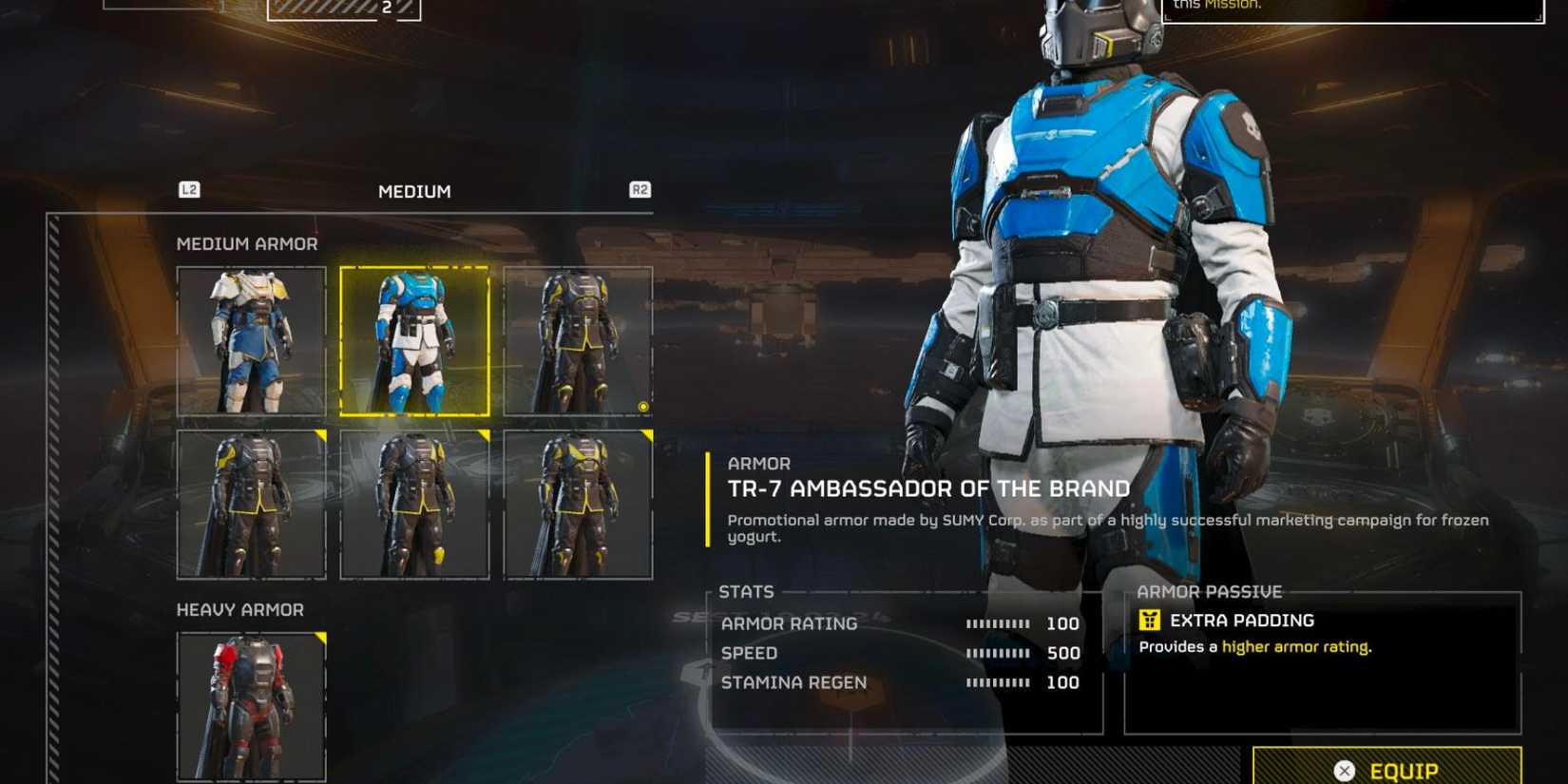The height and width of the screenshot is (784, 1568).
Task: Click the yellow corner marker on bottom-right armor
Action: pyautogui.click(x=649, y=433)
